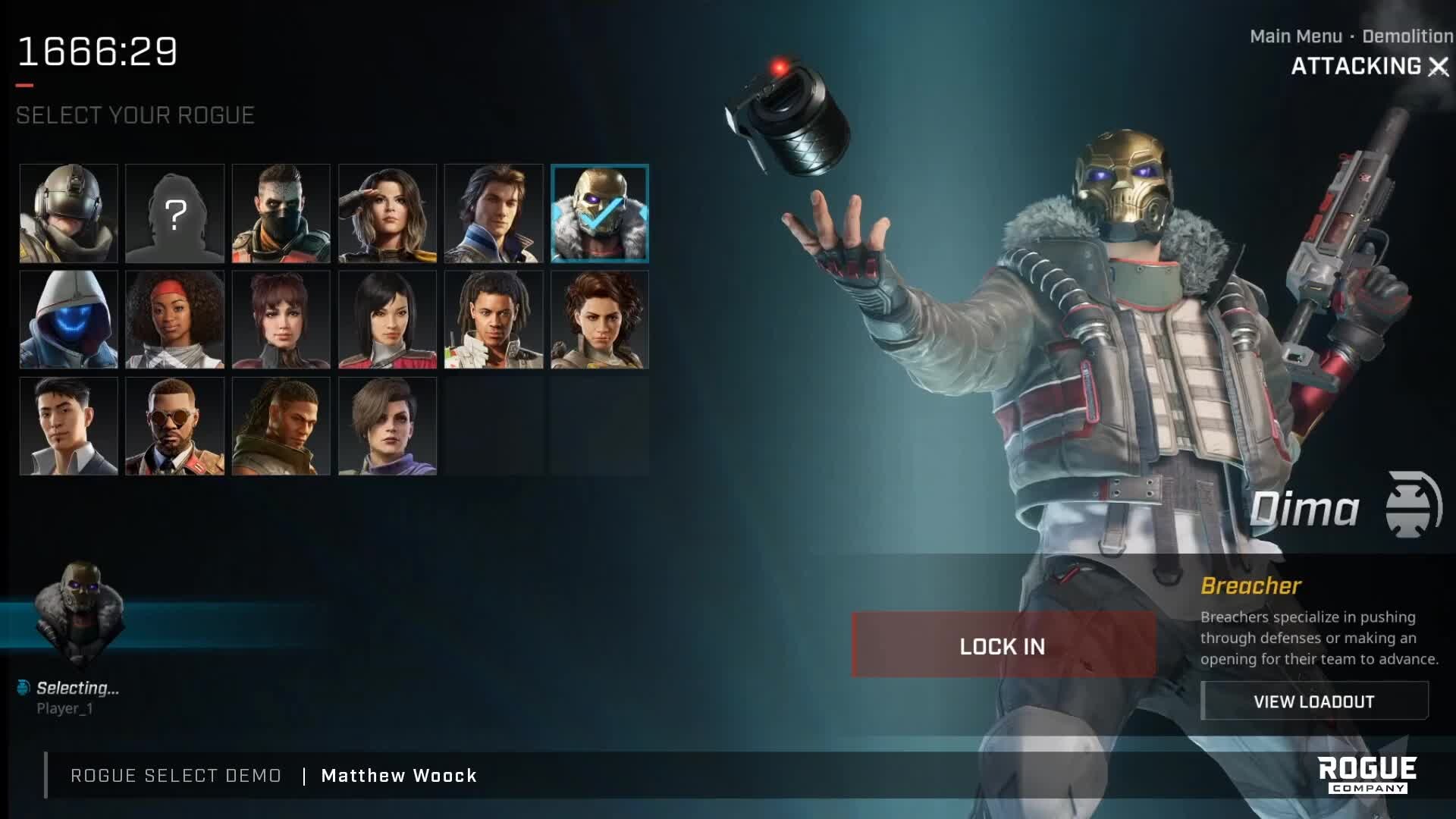Pick the rogue with black face mask

point(281,214)
